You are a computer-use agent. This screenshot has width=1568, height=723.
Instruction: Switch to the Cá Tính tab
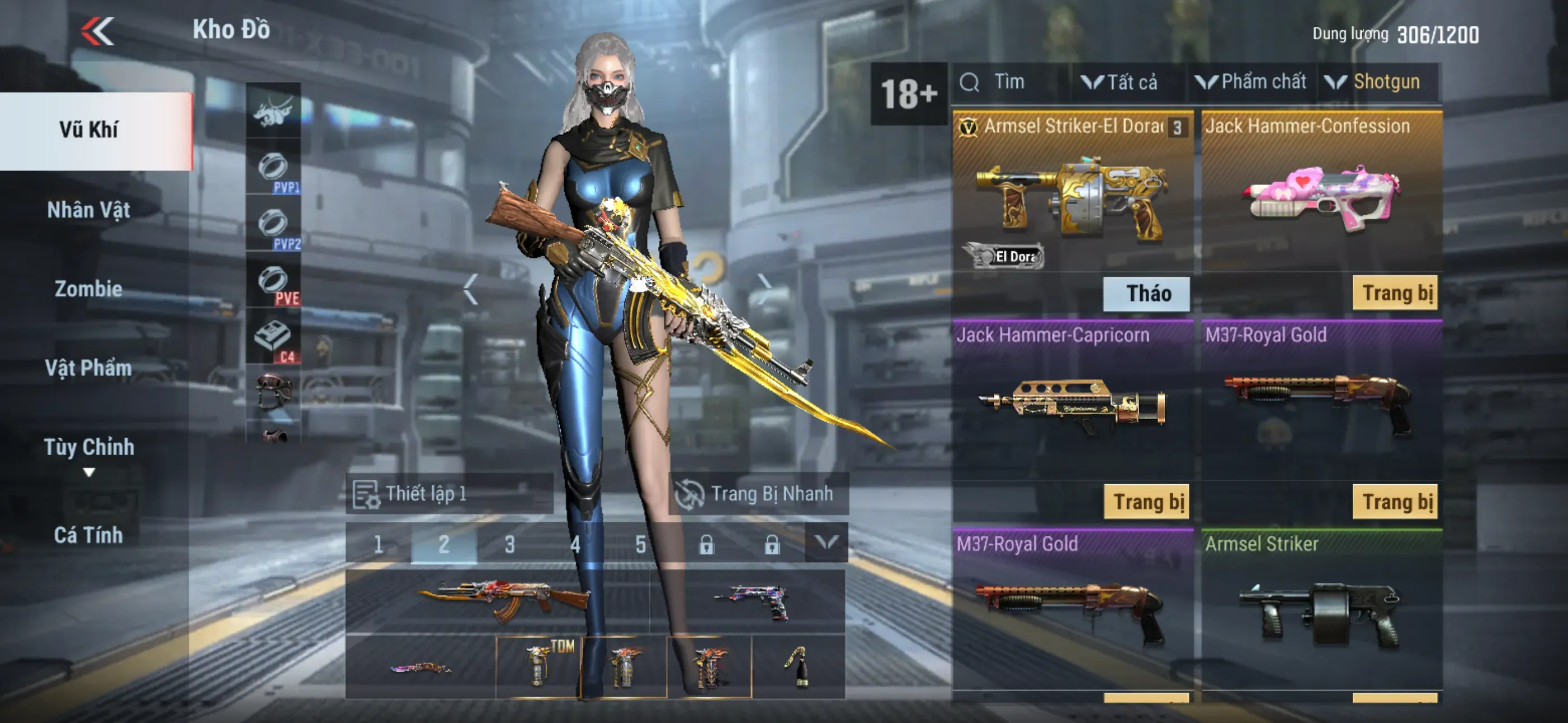click(89, 535)
